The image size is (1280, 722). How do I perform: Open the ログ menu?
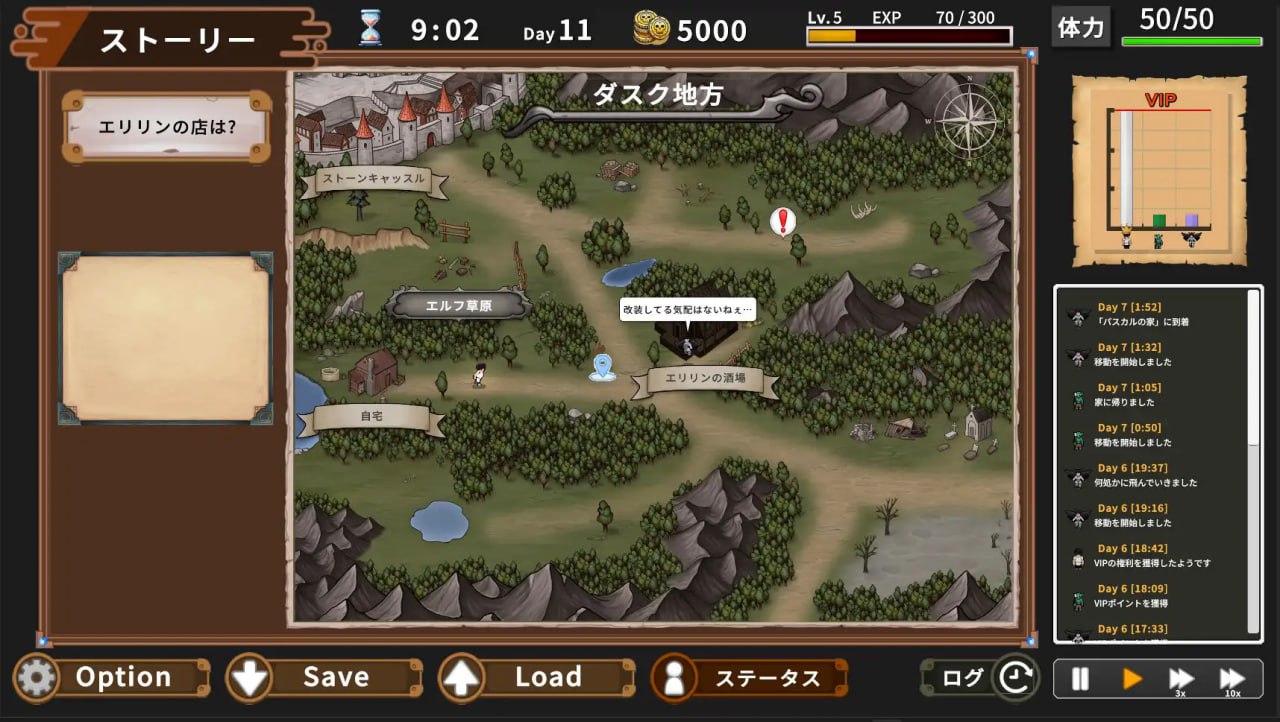click(963, 677)
